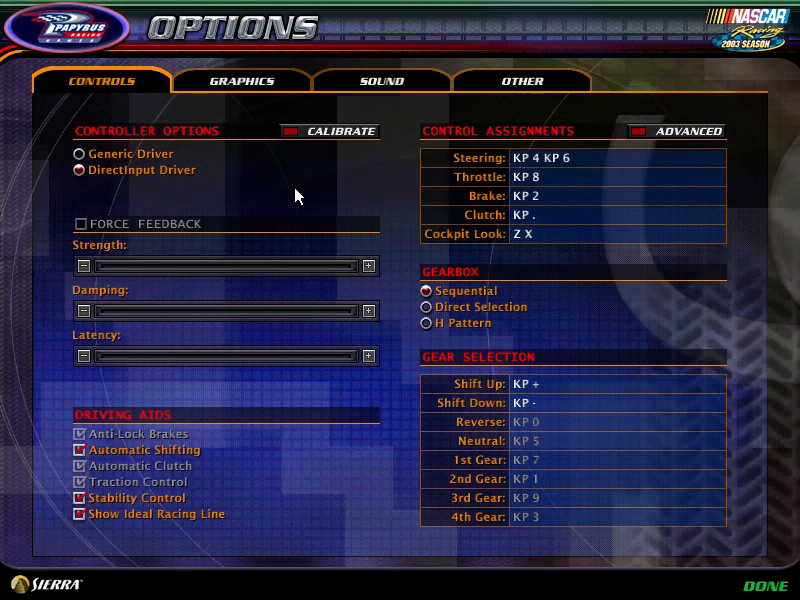Disable Show Ideal Racing Line
Image resolution: width=800 pixels, height=600 pixels.
coord(80,514)
